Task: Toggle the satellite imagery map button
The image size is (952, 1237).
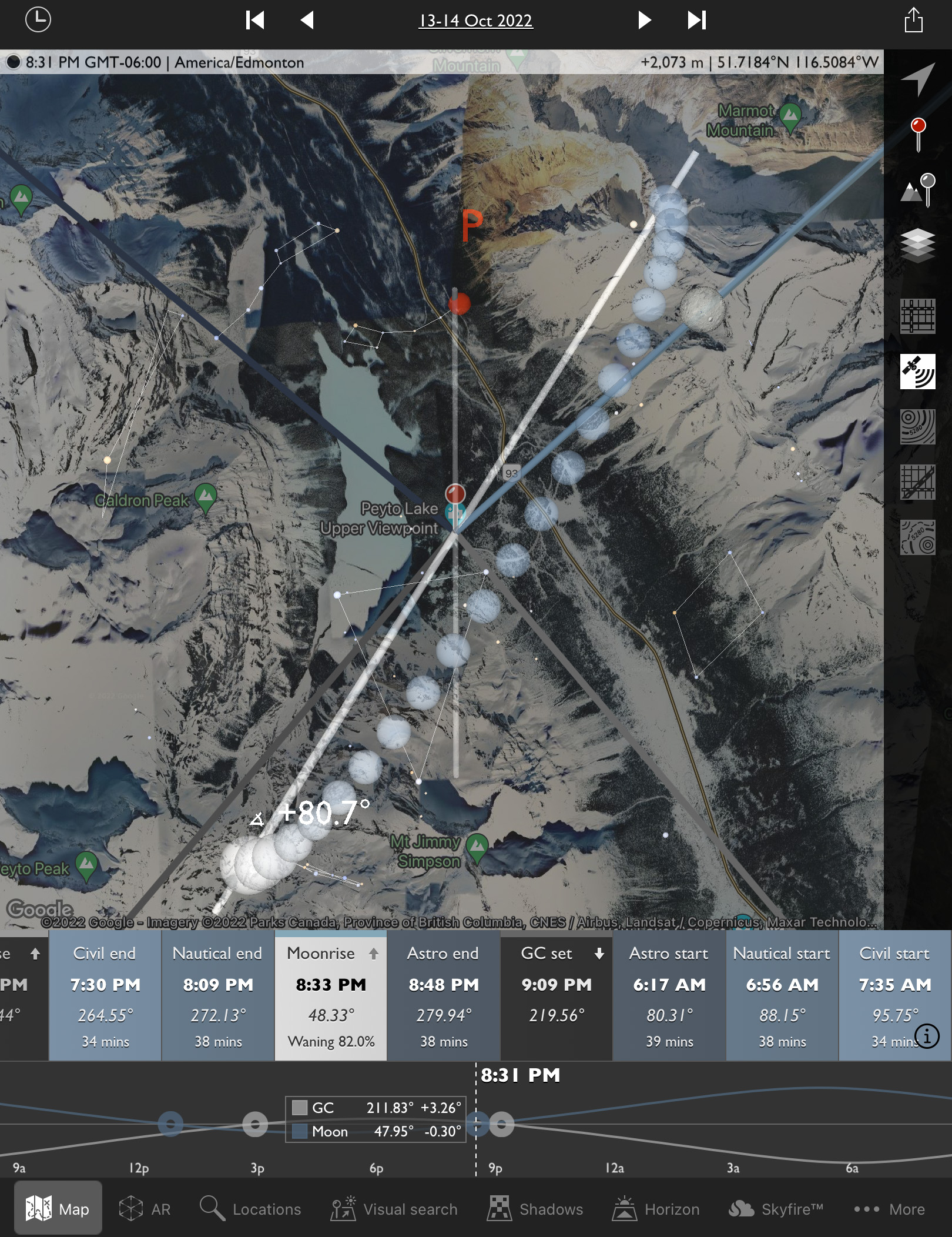Action: pos(917,372)
